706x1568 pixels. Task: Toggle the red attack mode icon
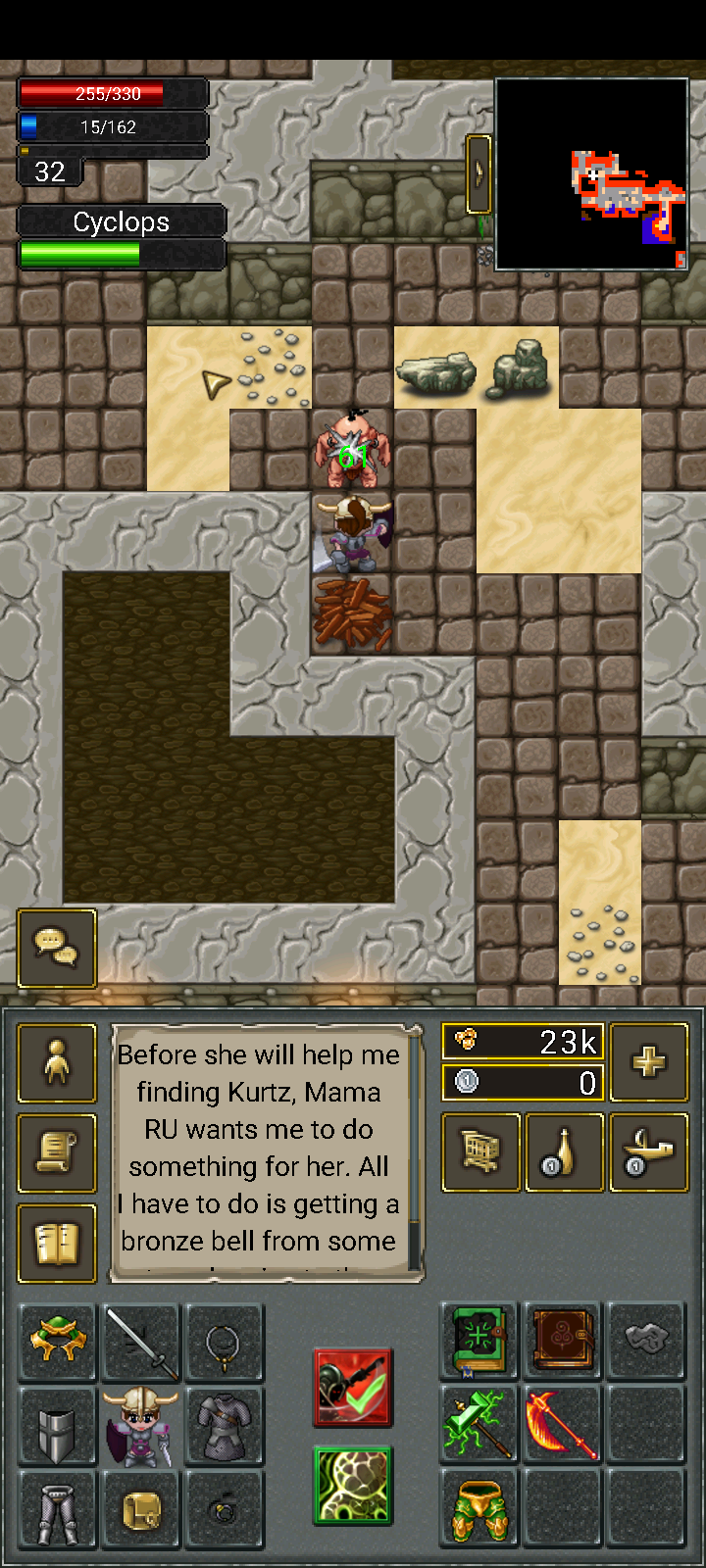tap(353, 1387)
